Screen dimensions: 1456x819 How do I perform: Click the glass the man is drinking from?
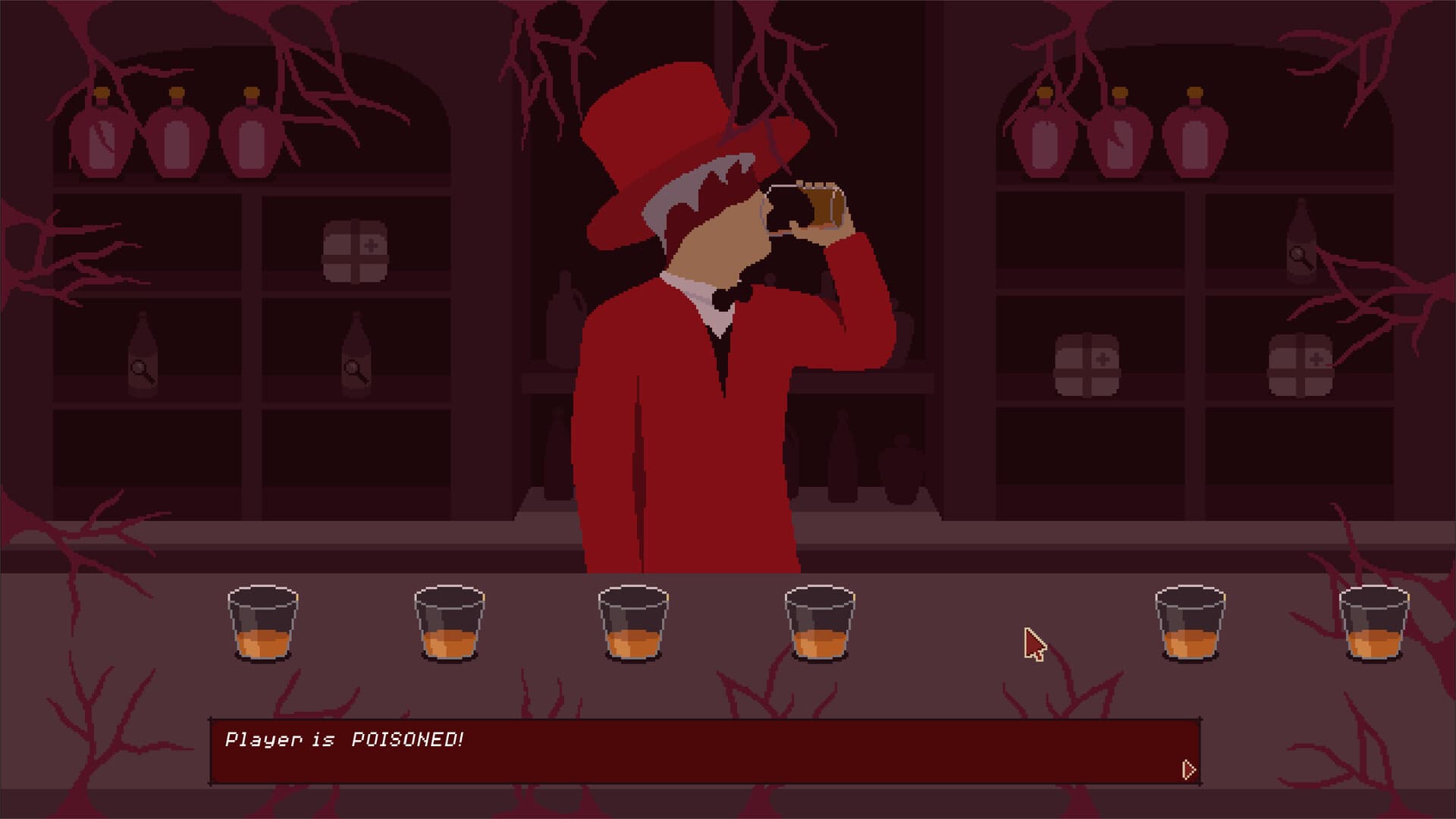pyautogui.click(x=811, y=205)
